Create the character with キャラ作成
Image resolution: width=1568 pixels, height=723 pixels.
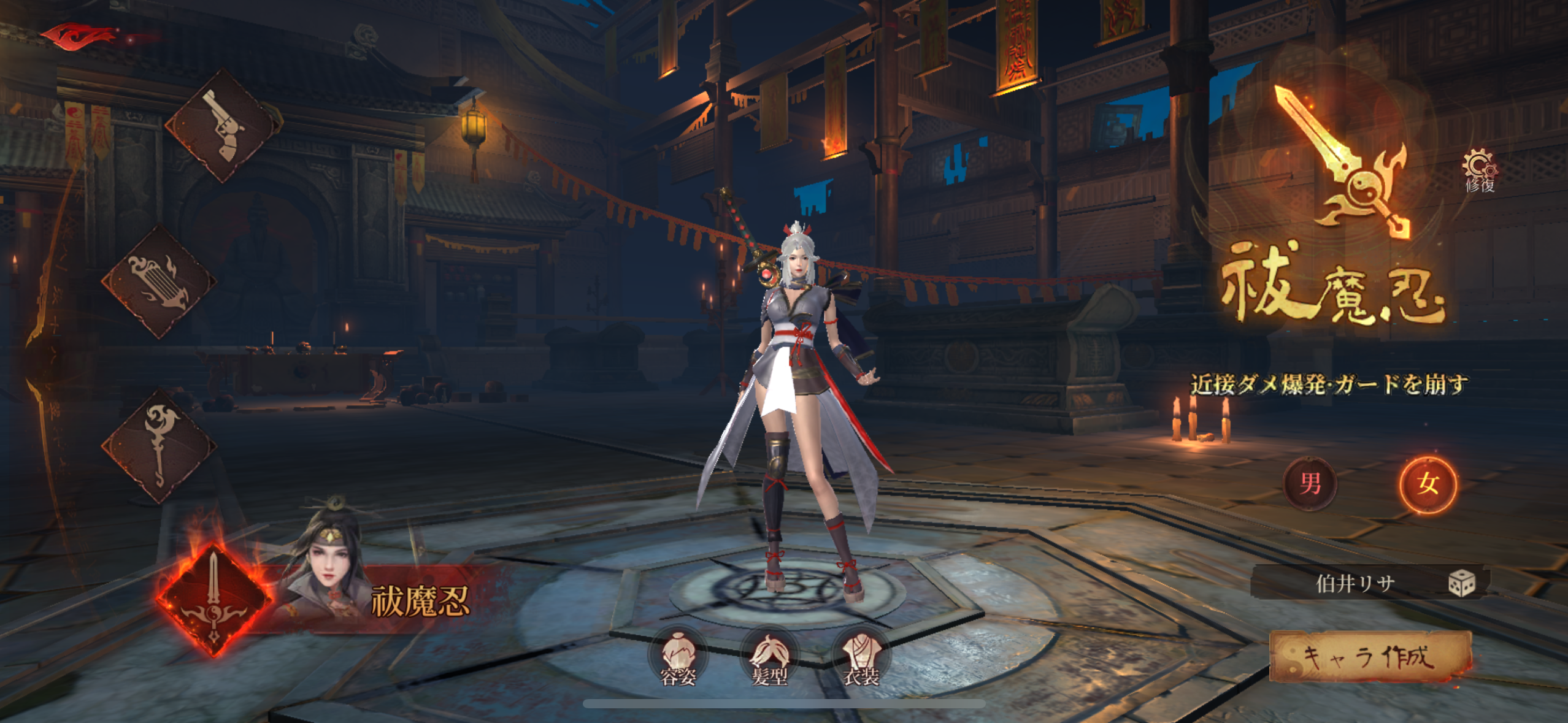[x=1369, y=657]
